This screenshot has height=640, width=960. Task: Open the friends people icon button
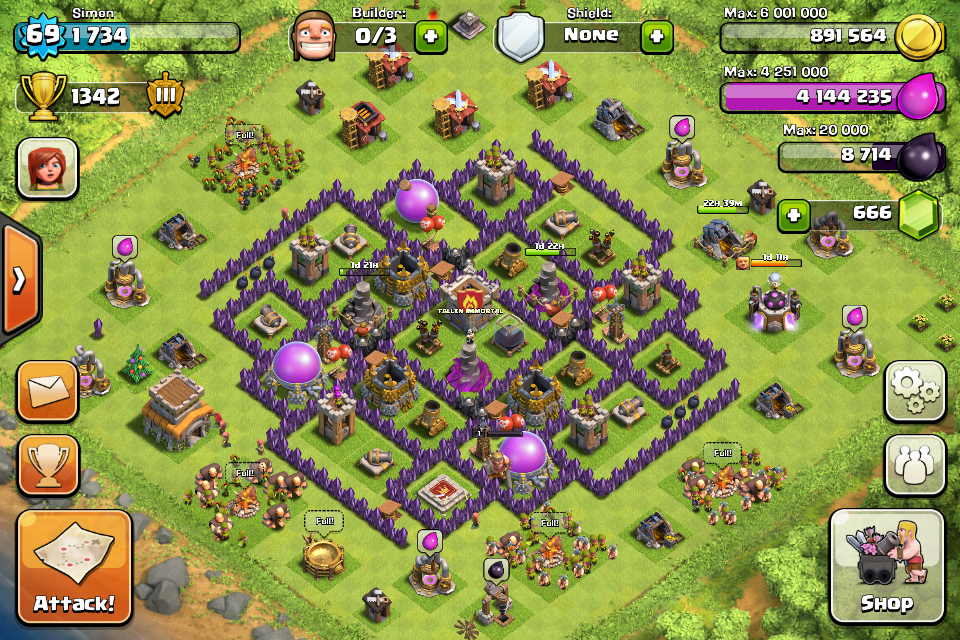(915, 465)
